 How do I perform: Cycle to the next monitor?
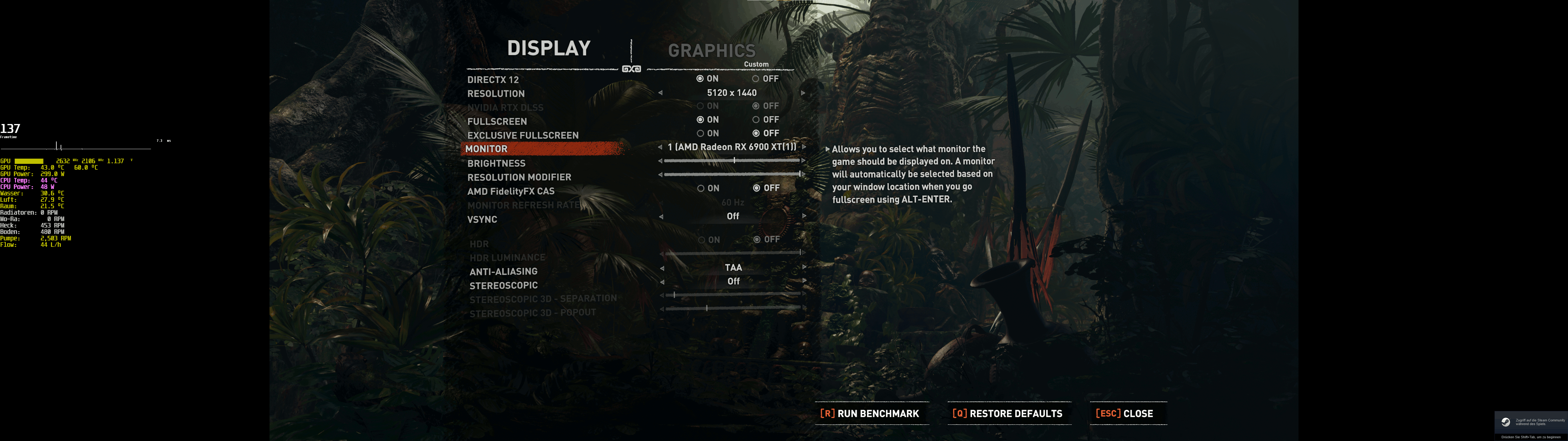tap(804, 147)
